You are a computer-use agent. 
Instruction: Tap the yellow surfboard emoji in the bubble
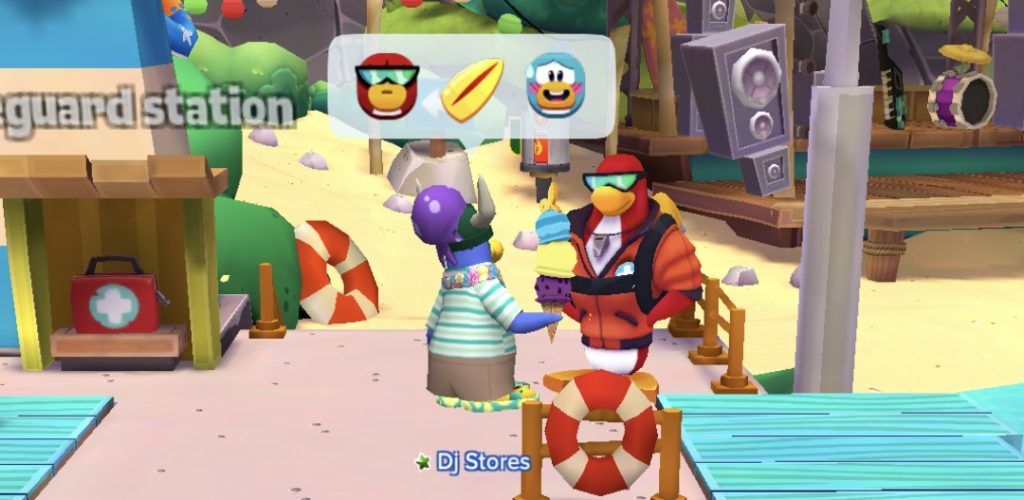(x=472, y=88)
